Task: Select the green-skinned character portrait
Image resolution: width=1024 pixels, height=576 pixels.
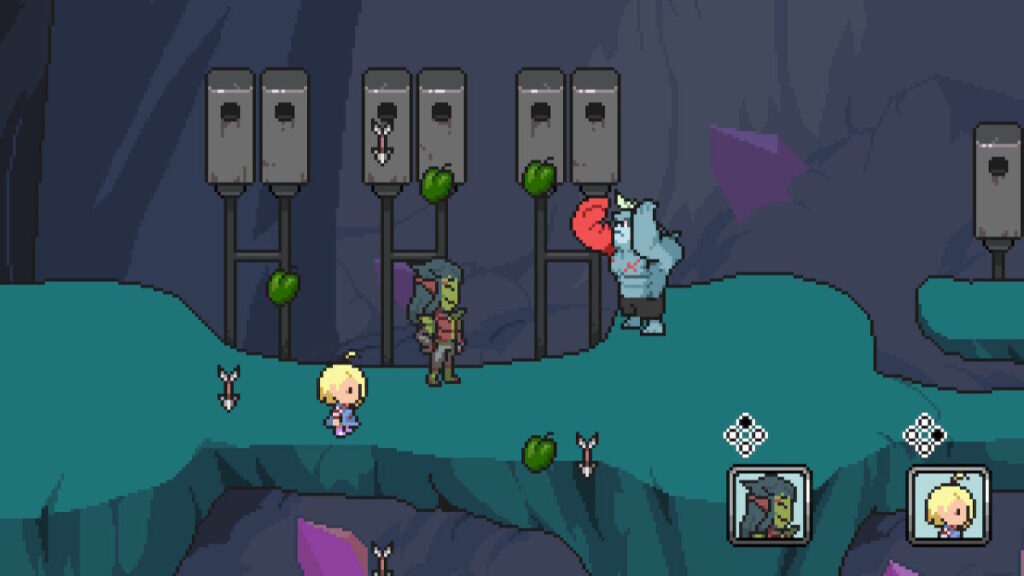Action: [768, 505]
